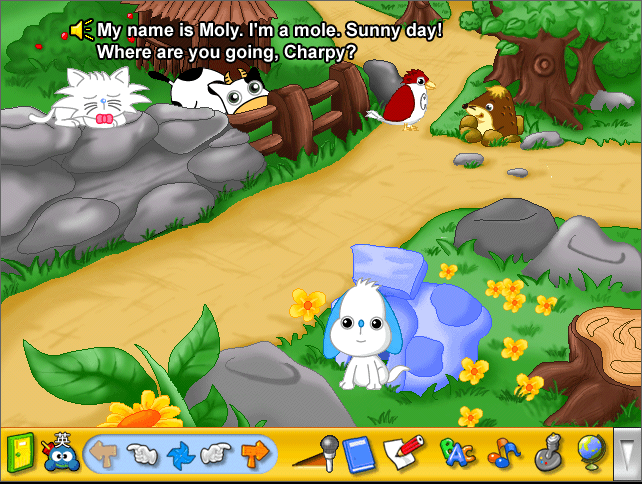Activate the microphone recording tool
The width and height of the screenshot is (642, 484).
click(316, 453)
